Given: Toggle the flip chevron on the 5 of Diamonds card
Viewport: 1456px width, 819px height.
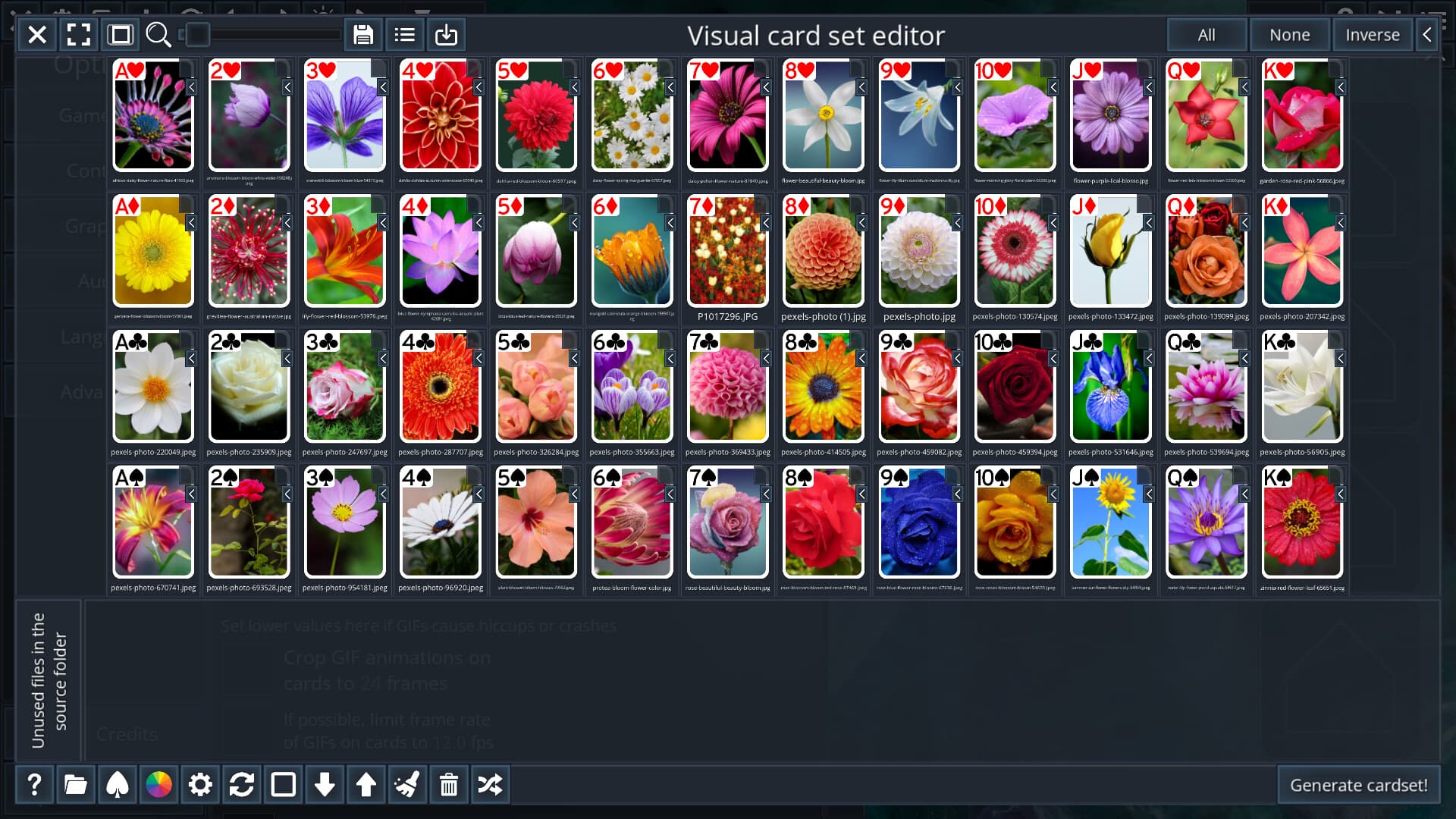Looking at the screenshot, I should (x=574, y=223).
